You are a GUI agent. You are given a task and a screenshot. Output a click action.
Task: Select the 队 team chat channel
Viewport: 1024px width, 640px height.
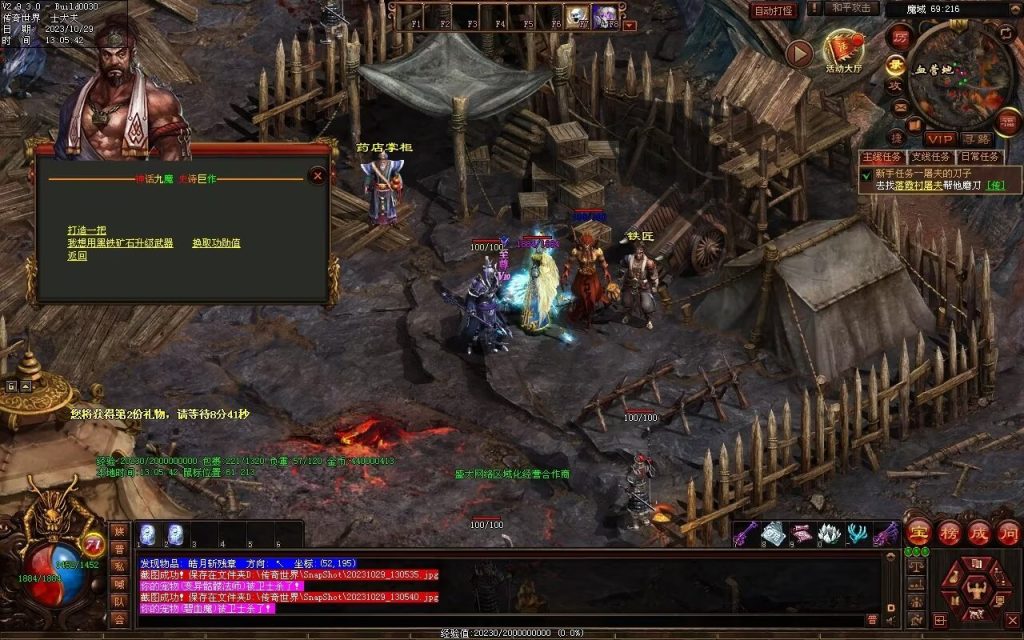pyautogui.click(x=120, y=600)
